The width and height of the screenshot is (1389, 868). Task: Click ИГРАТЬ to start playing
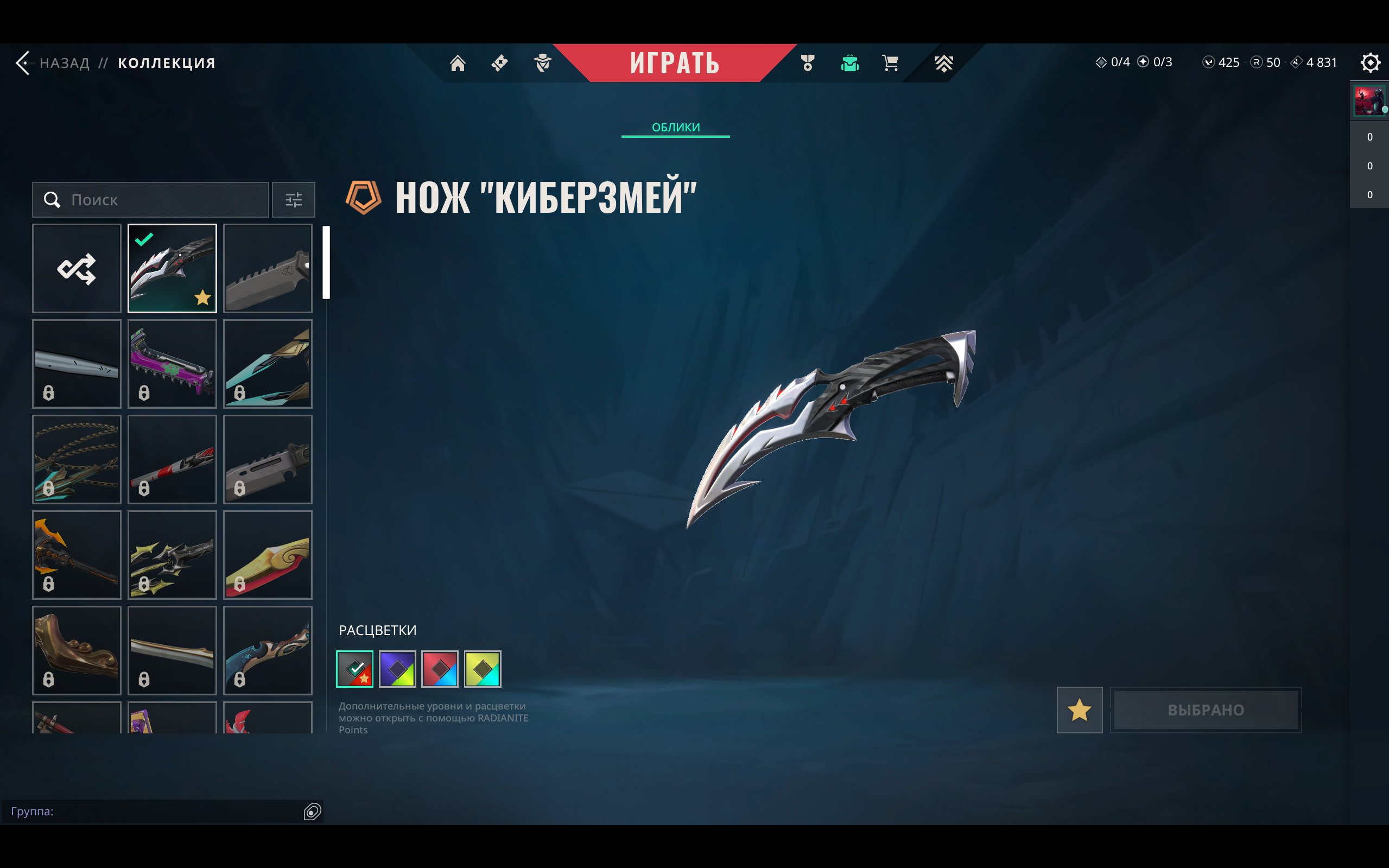[676, 63]
